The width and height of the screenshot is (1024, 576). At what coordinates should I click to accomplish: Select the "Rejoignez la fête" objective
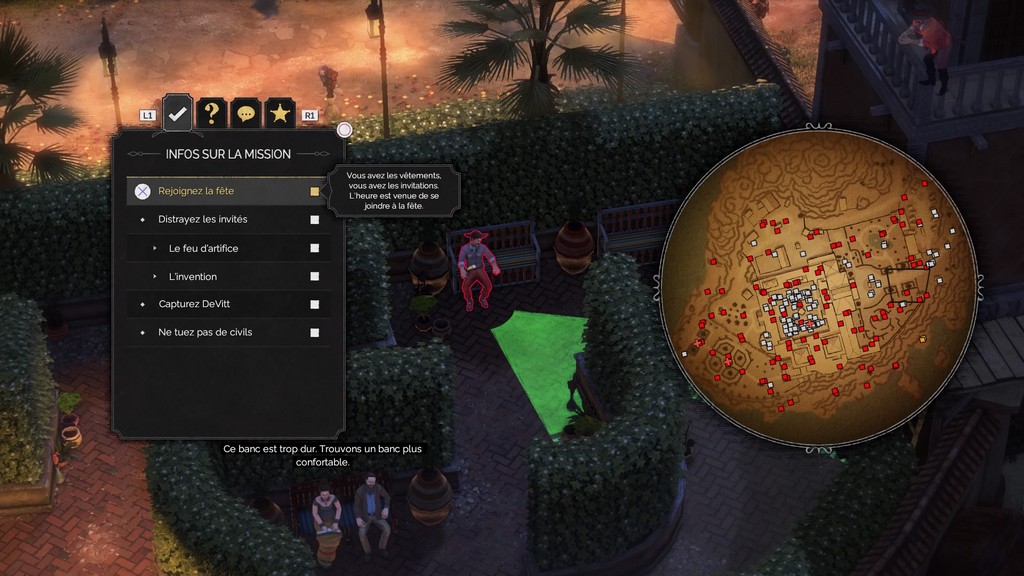pyautogui.click(x=196, y=191)
